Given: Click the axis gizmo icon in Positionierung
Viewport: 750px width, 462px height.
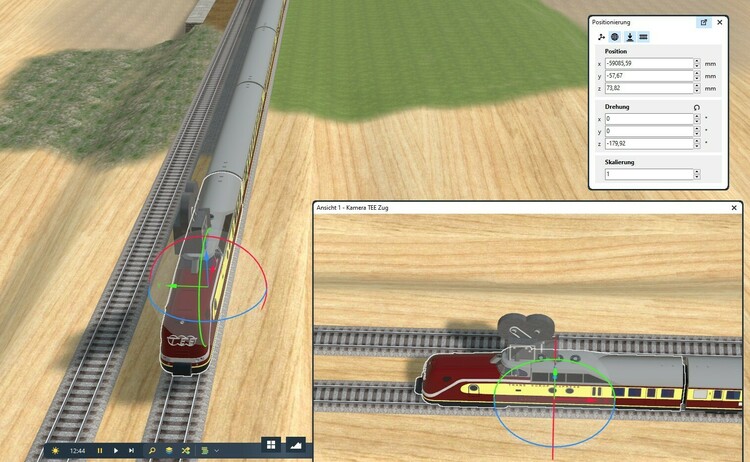Looking at the screenshot, I should pos(600,37).
